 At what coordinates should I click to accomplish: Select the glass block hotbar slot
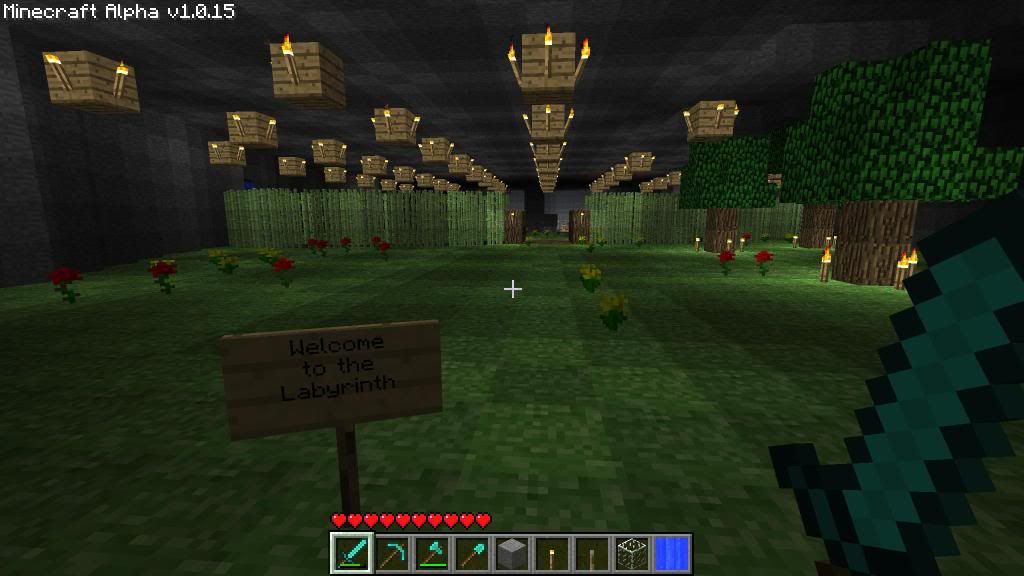tap(631, 552)
